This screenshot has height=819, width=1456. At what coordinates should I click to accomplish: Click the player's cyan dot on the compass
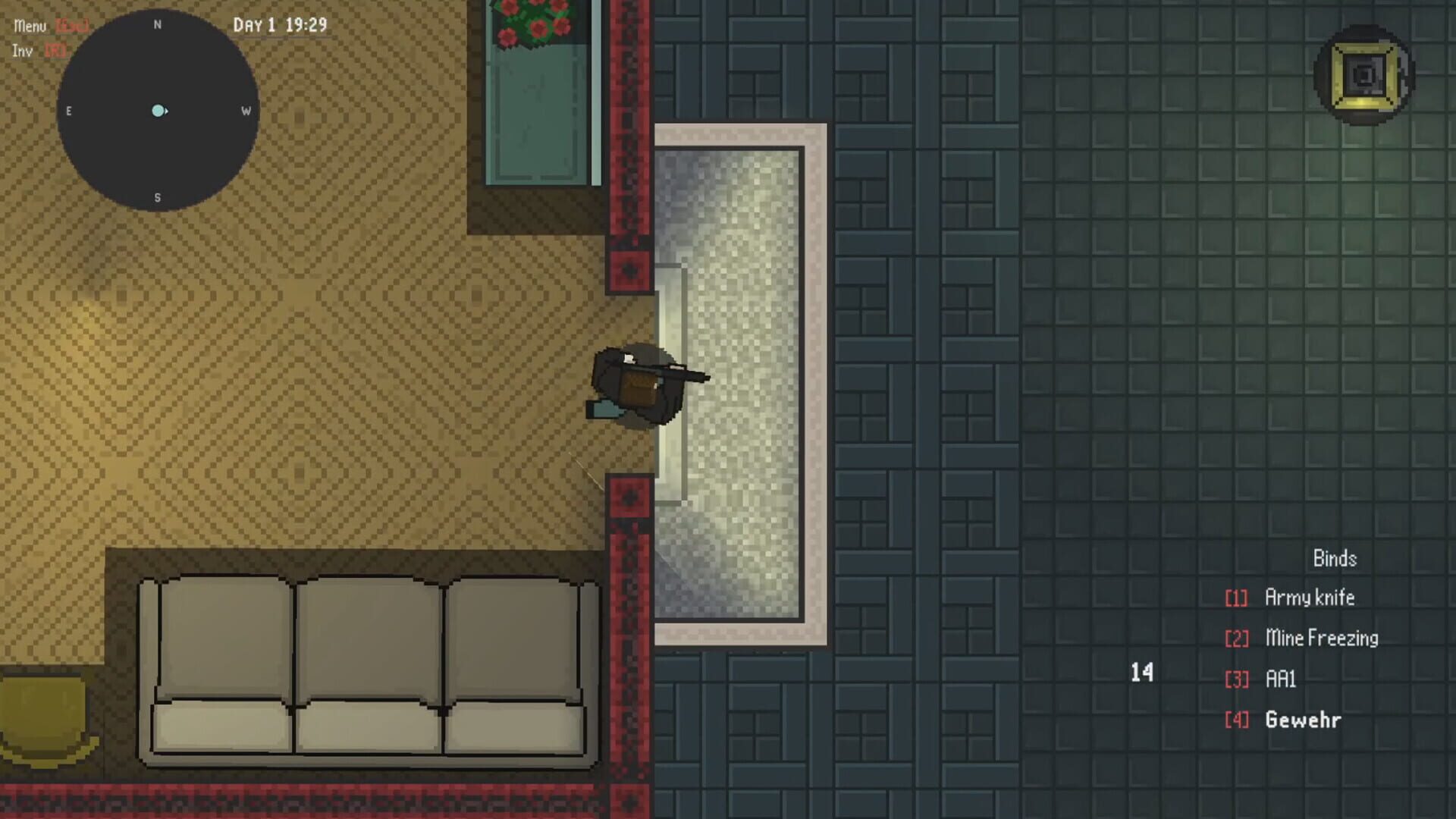click(x=157, y=111)
